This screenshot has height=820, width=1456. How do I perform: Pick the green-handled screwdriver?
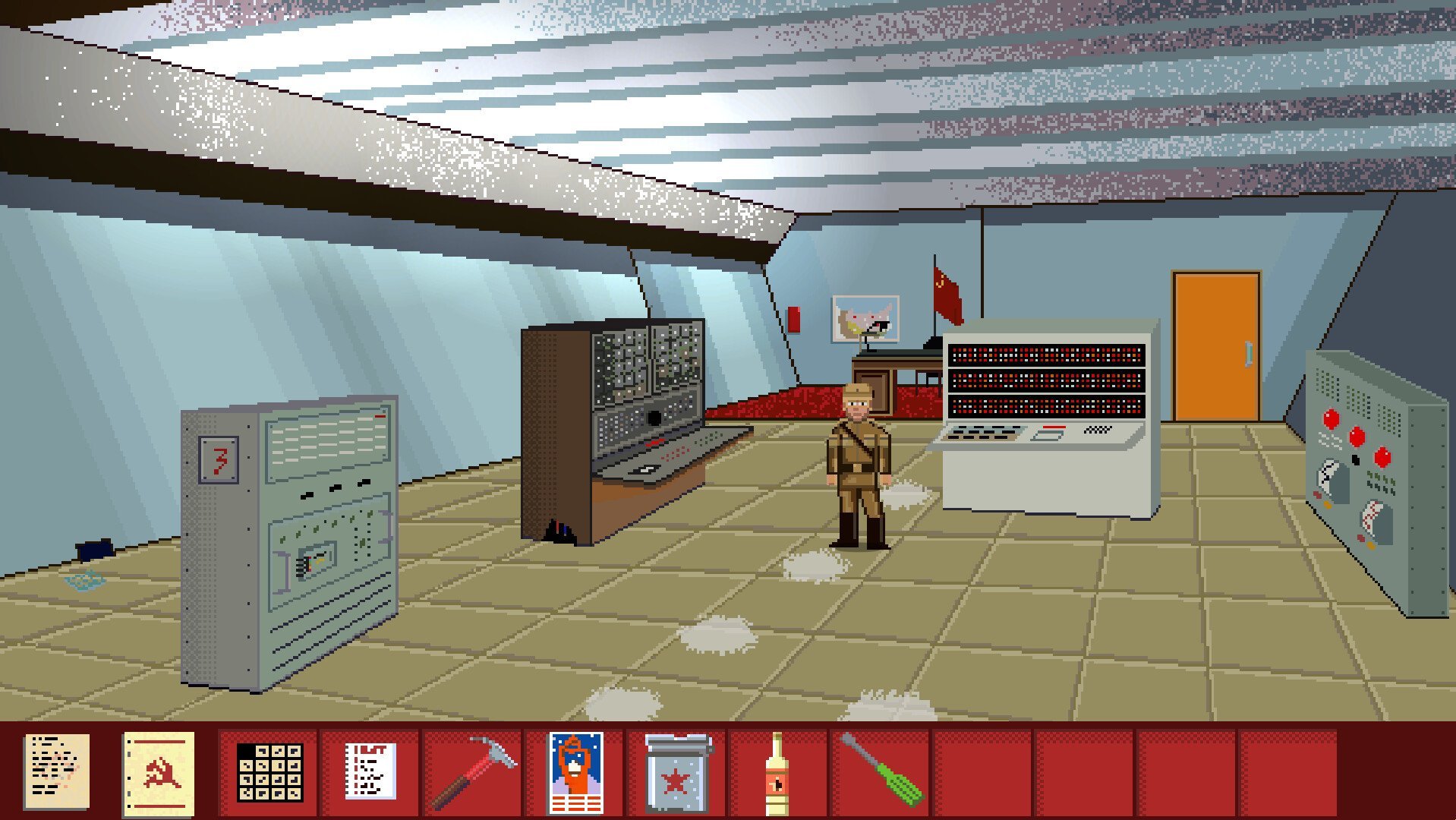(x=881, y=771)
